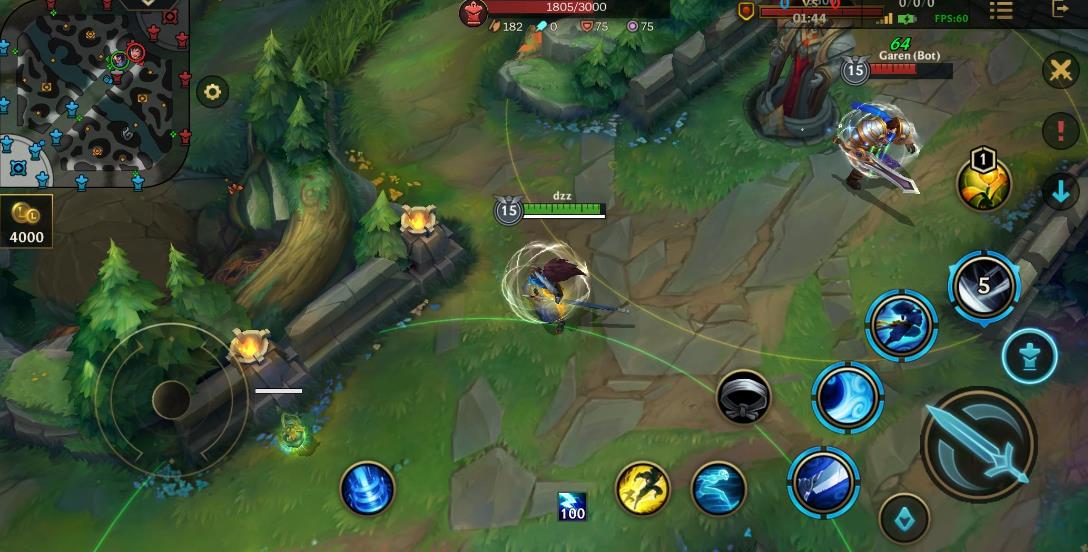Activate the blue Ghost summoner spell
The height and width of the screenshot is (552, 1088).
(718, 487)
